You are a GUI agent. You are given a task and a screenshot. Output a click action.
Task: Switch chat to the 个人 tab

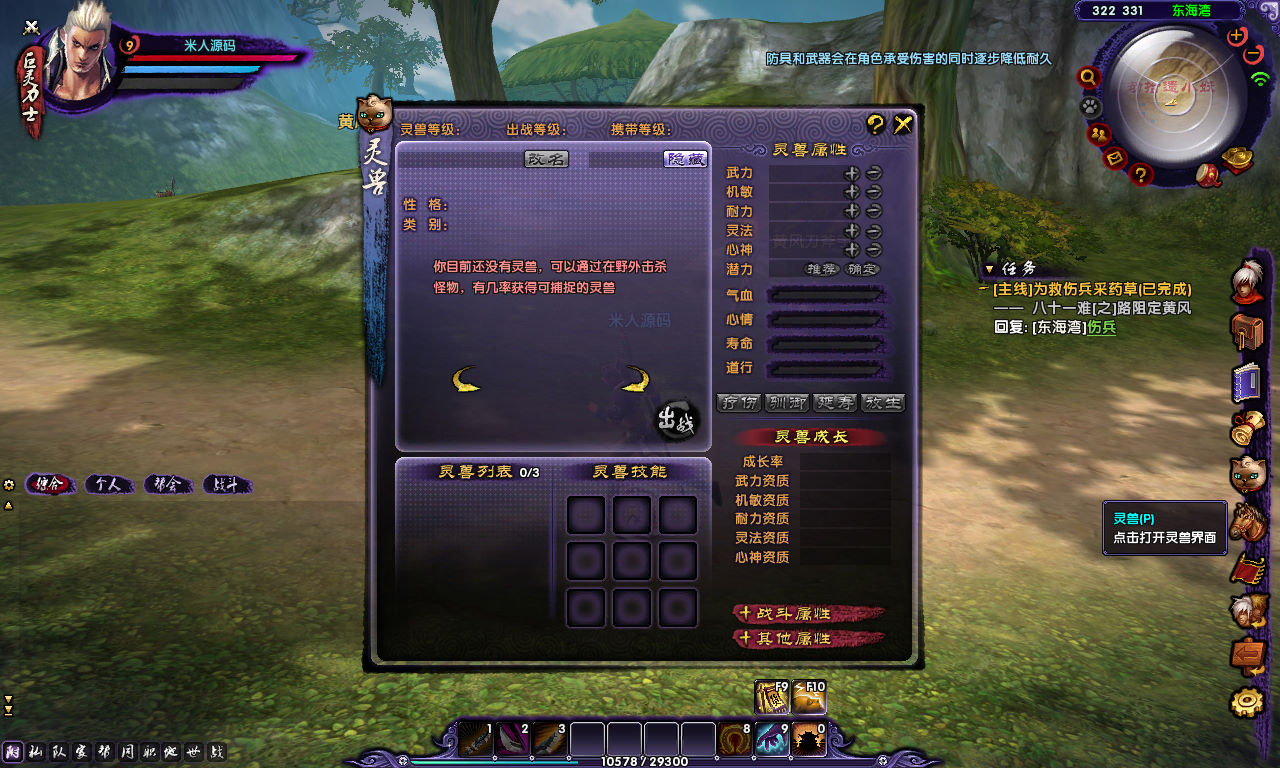(x=108, y=485)
